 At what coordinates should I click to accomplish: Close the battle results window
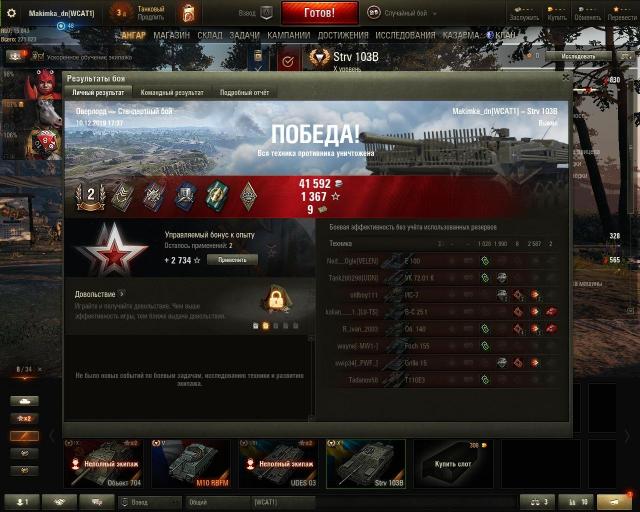[566, 76]
